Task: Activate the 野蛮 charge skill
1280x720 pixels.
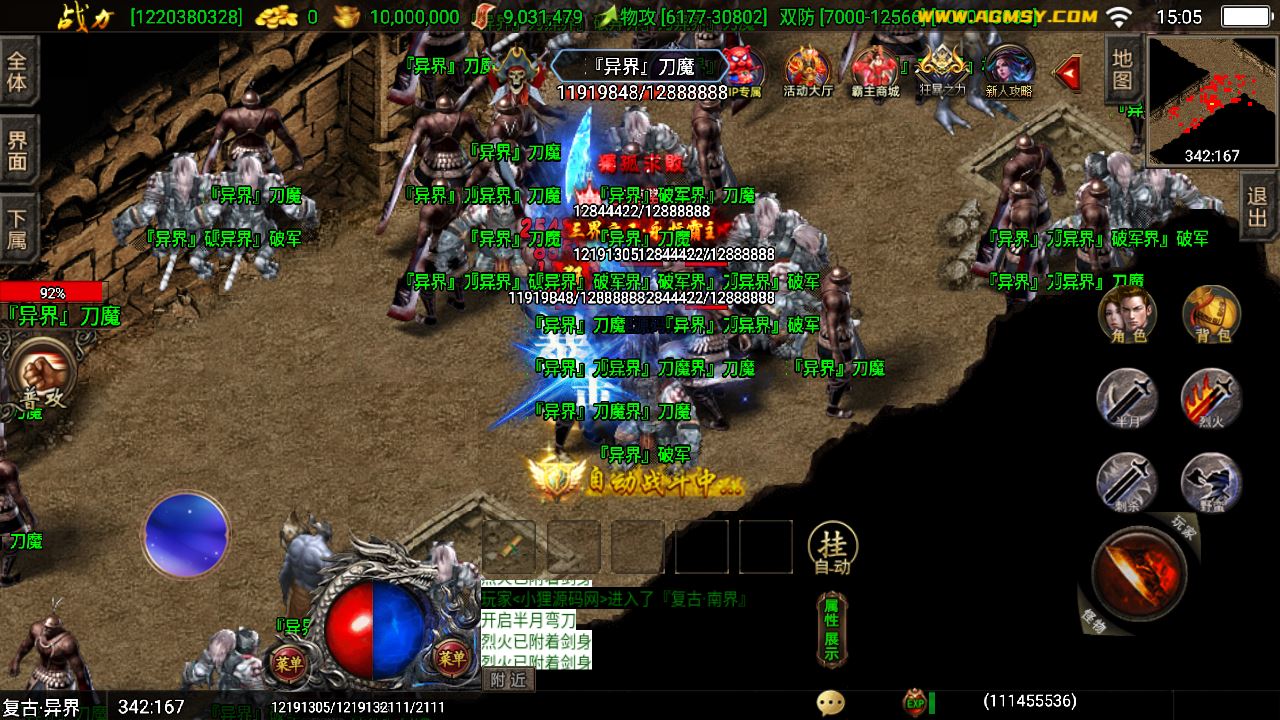Action: [x=1211, y=482]
